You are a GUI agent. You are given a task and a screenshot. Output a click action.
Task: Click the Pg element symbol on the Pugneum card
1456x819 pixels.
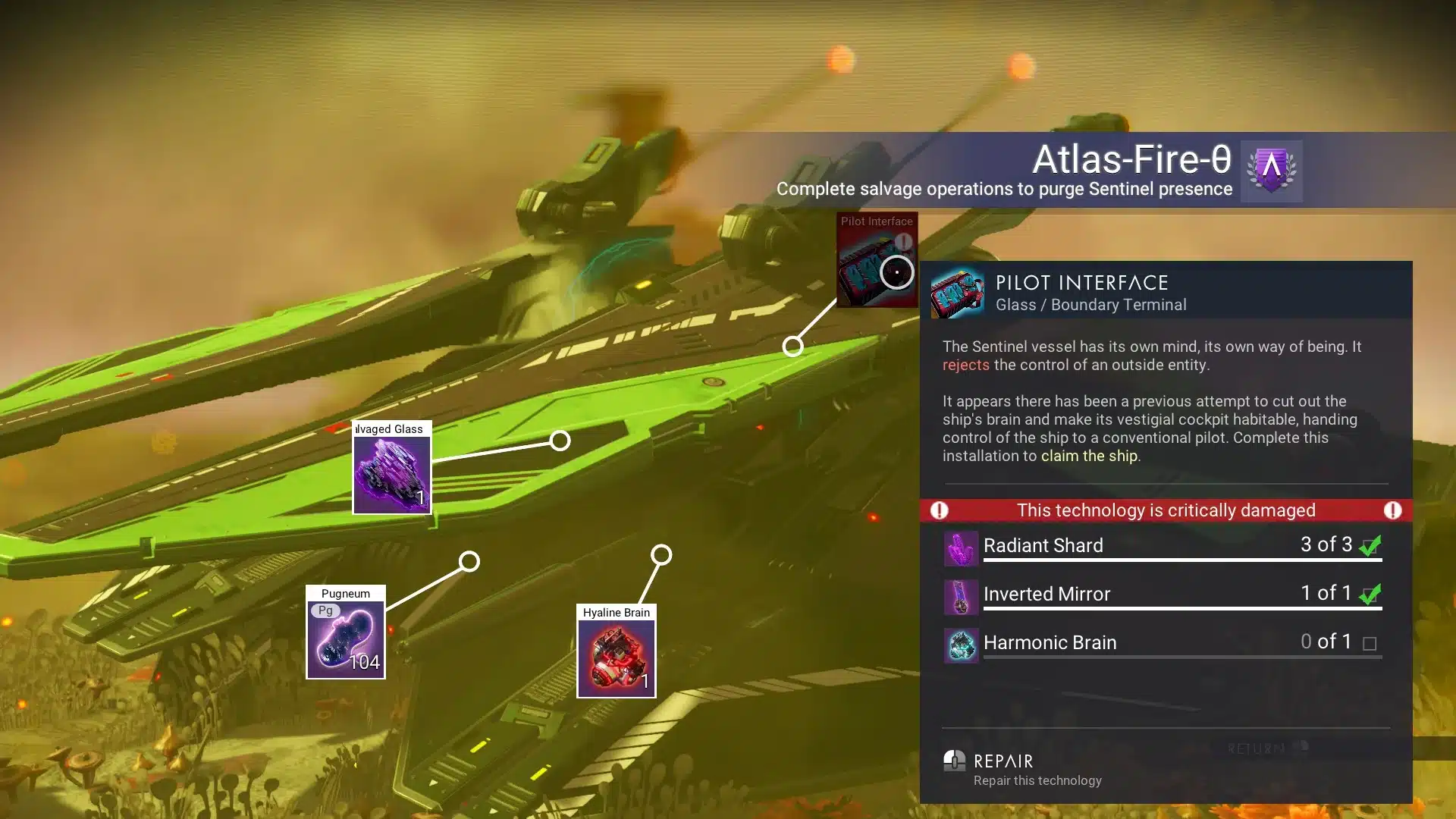pyautogui.click(x=327, y=609)
